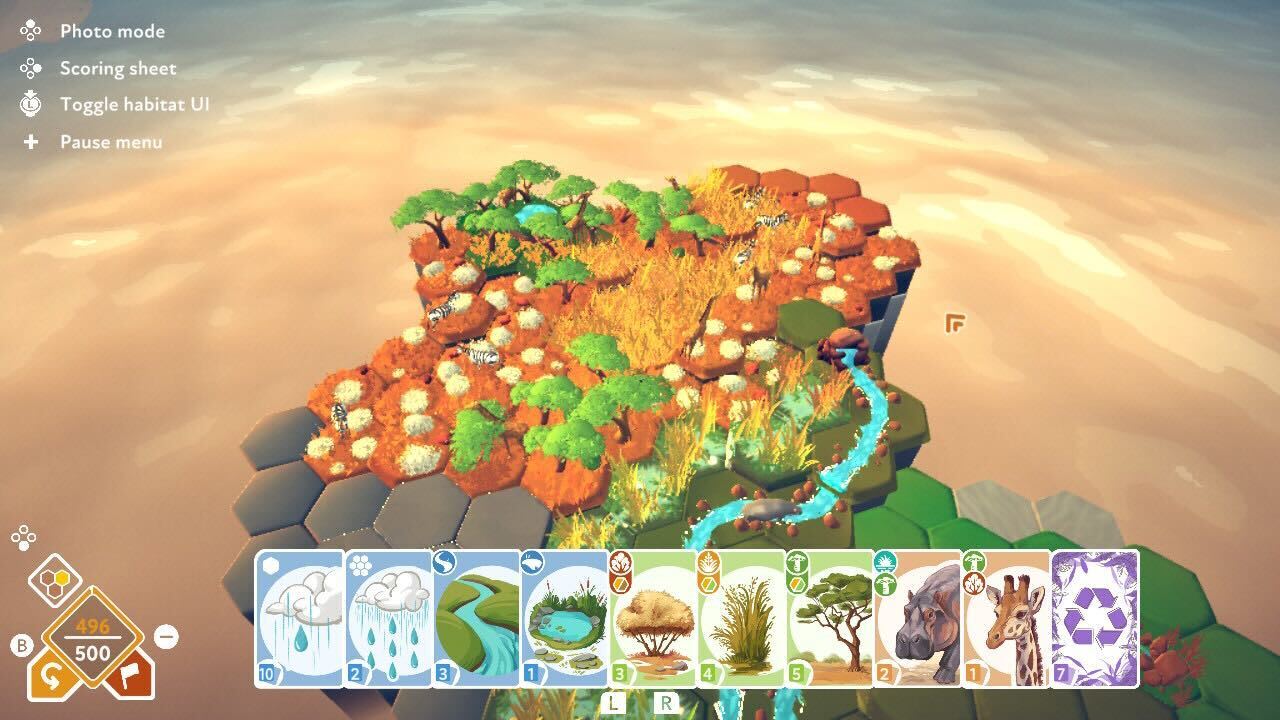Open the Scoring sheet

click(117, 68)
